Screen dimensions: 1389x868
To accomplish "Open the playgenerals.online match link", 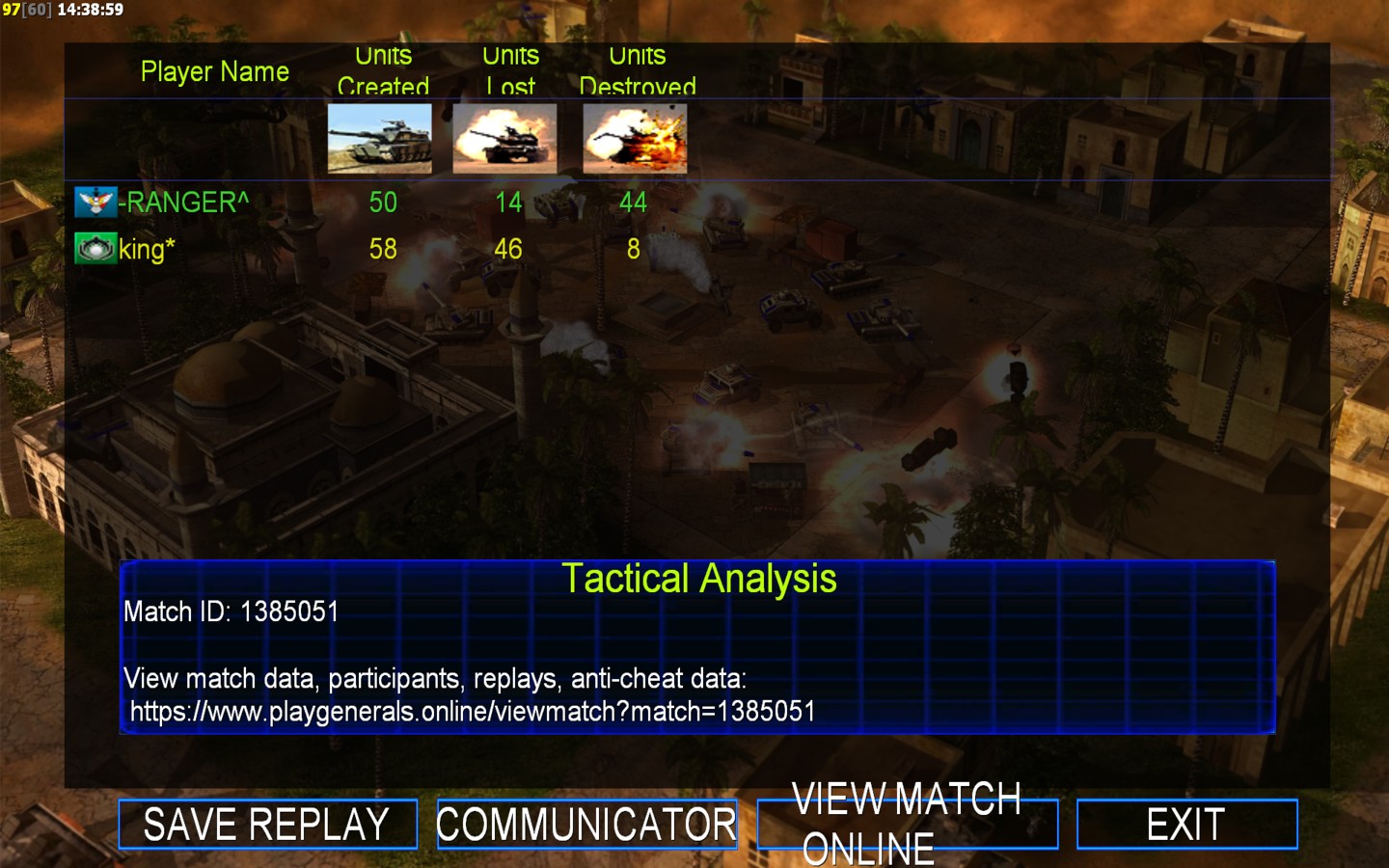I will tap(473, 712).
